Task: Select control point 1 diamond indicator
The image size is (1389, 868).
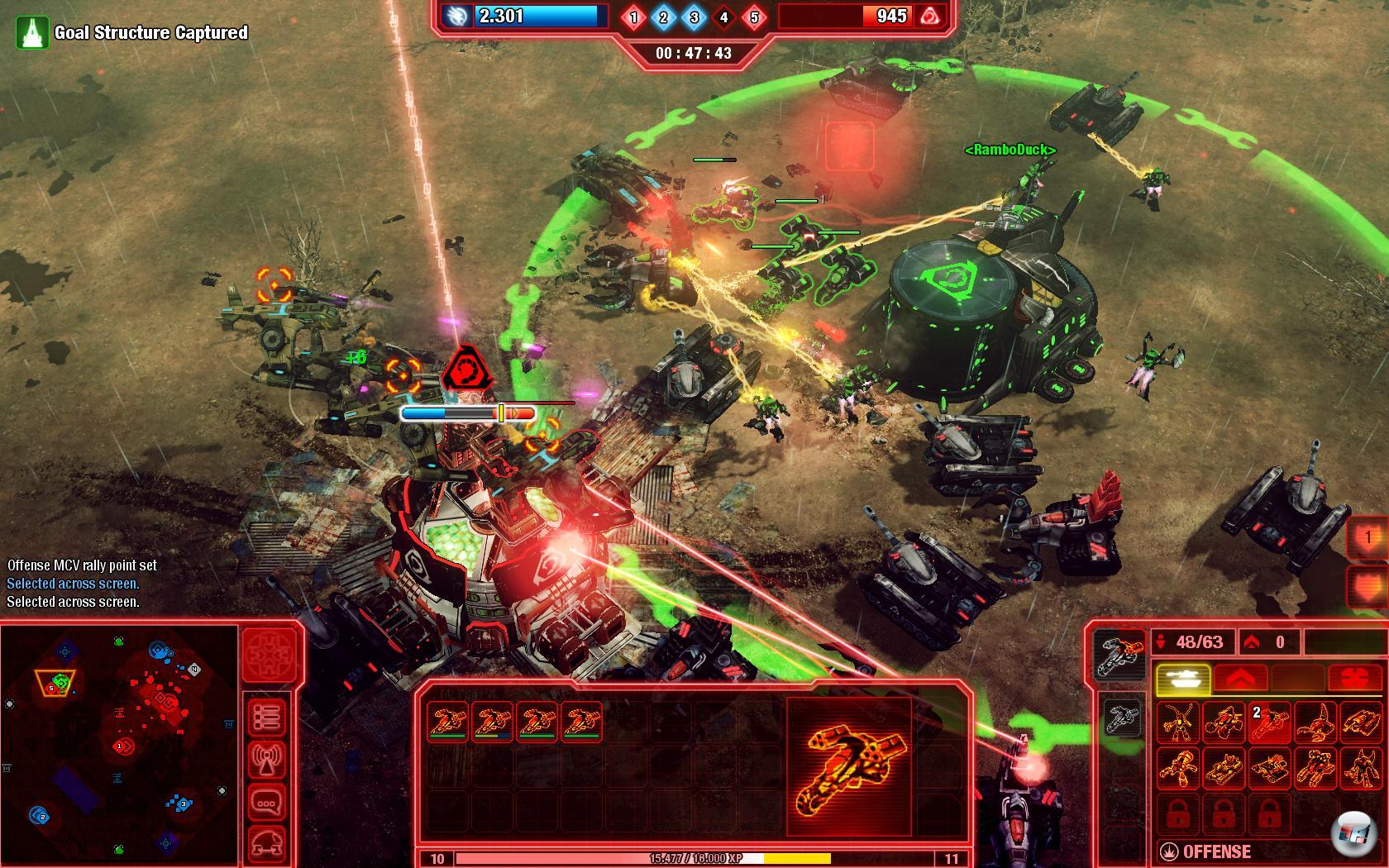Action: (x=634, y=17)
